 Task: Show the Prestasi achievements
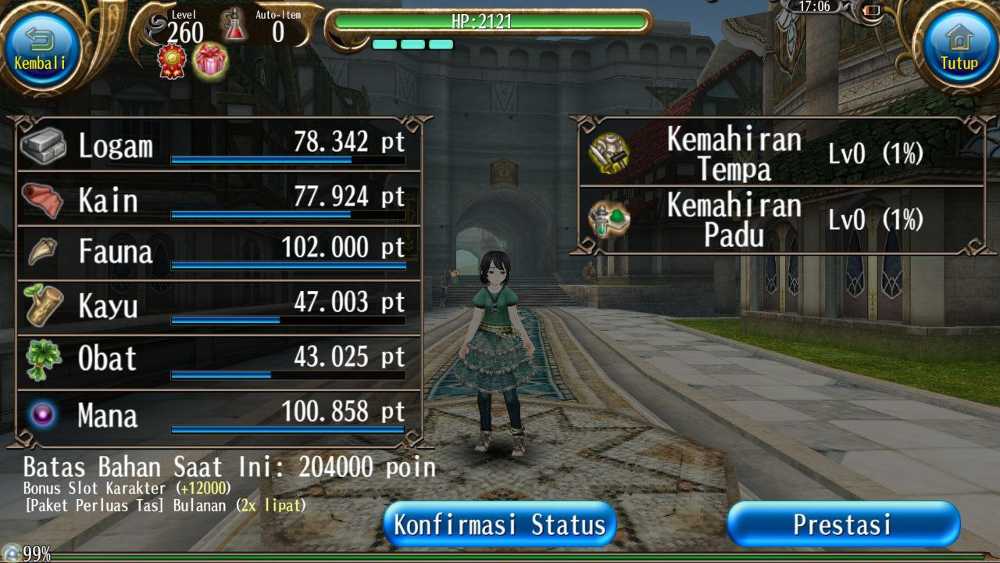pyautogui.click(x=843, y=525)
